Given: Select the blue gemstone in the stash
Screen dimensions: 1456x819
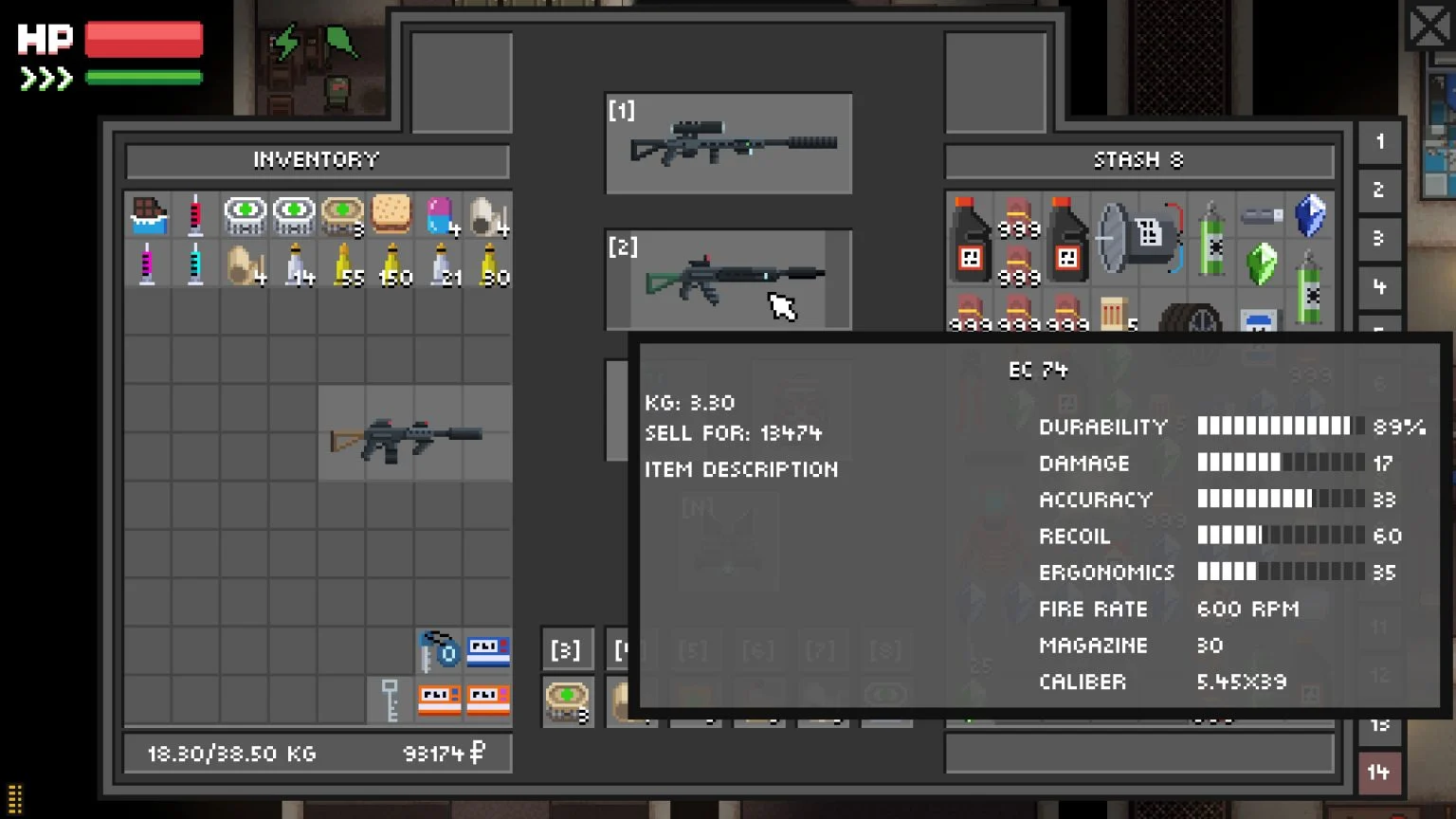Looking at the screenshot, I should pos(1310,216).
